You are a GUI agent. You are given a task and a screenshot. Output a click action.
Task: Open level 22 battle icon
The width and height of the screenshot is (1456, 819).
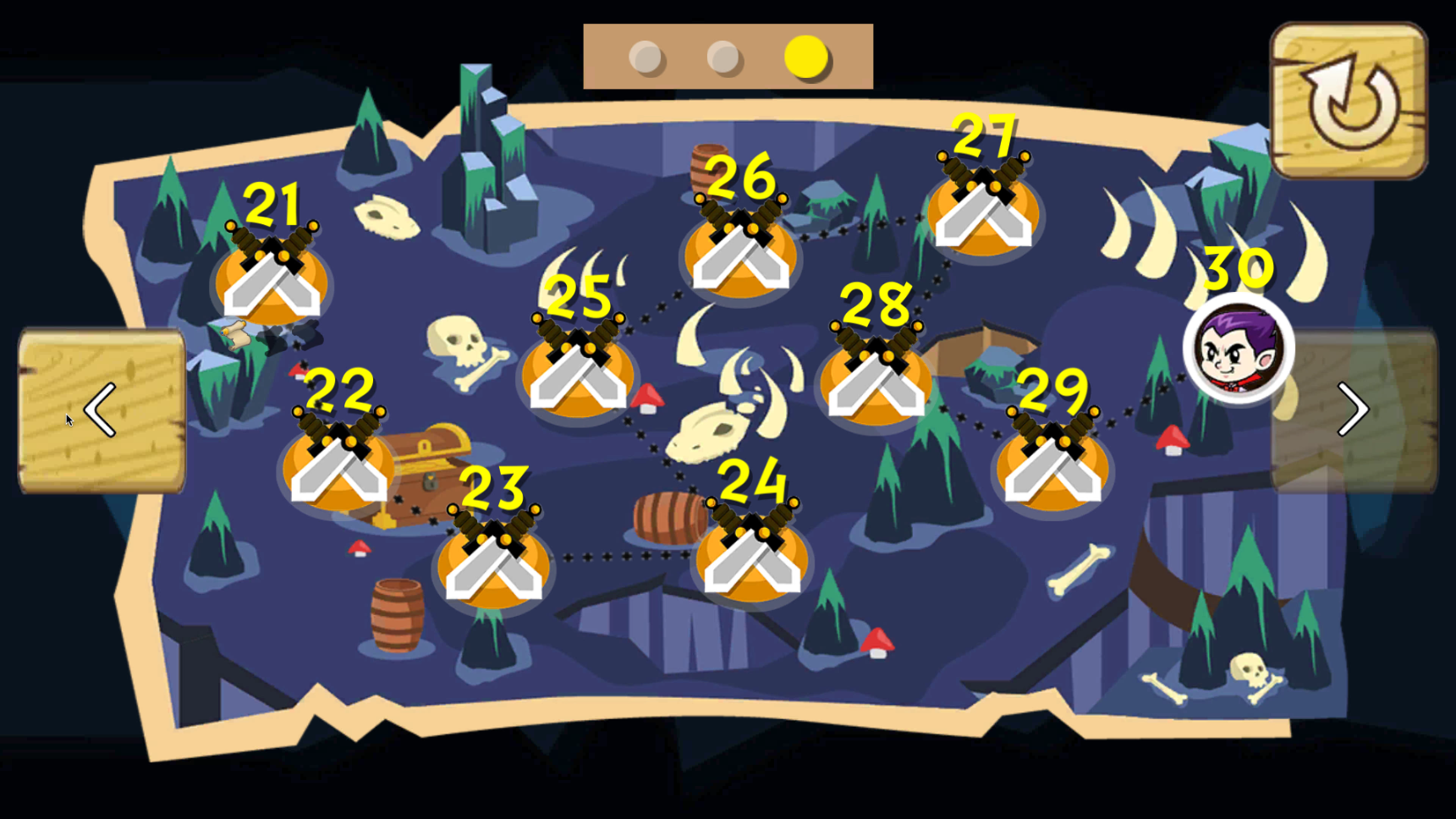click(x=338, y=470)
